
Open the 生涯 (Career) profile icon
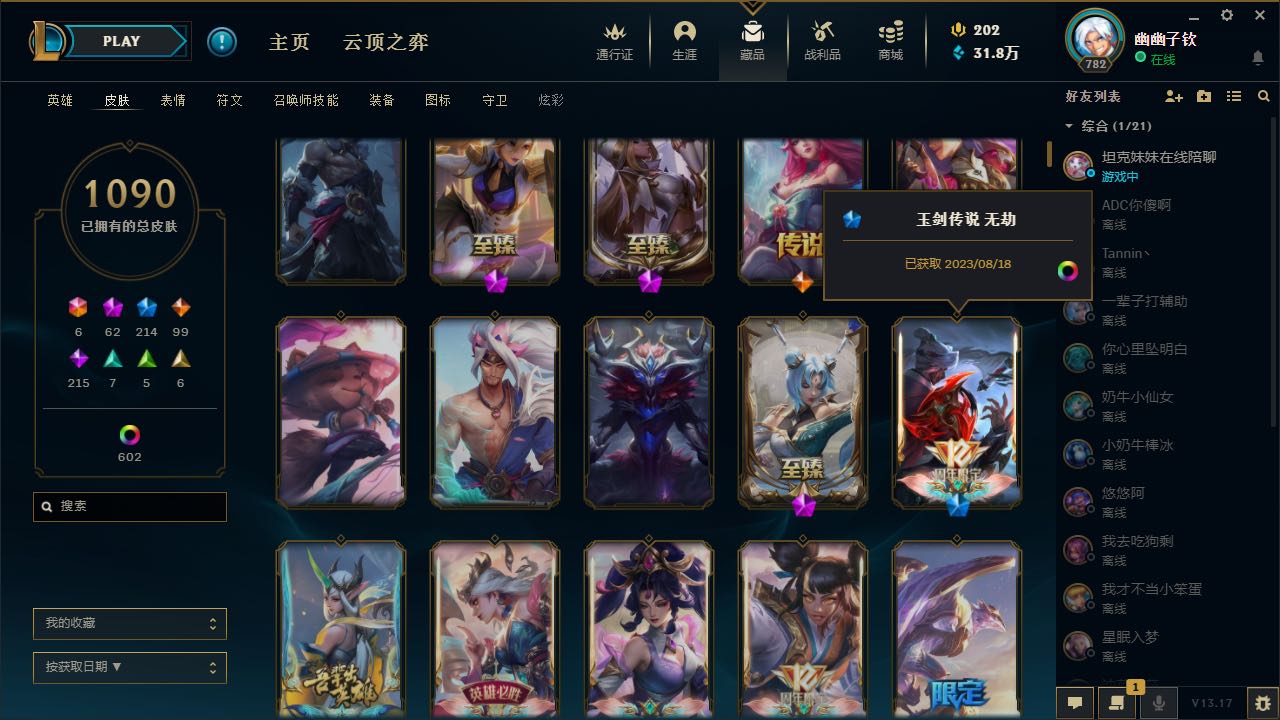[x=684, y=32]
